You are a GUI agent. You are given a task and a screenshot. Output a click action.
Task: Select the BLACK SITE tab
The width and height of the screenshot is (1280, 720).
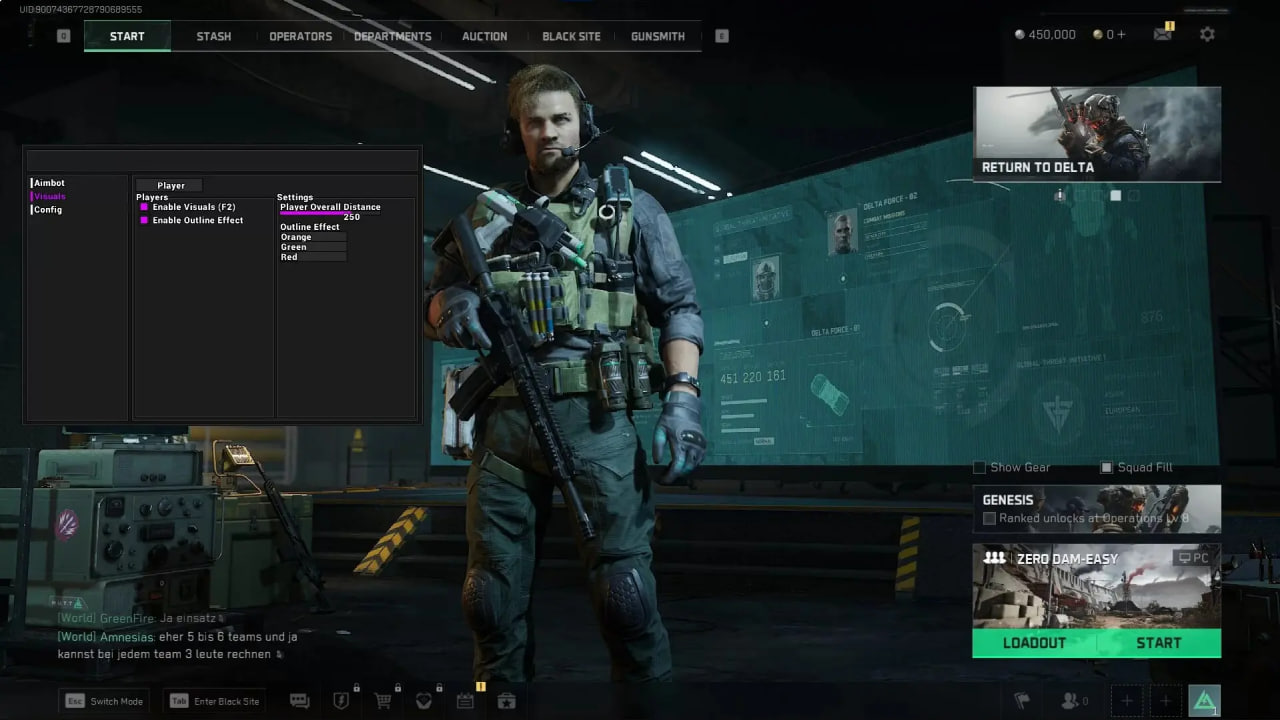click(x=571, y=36)
